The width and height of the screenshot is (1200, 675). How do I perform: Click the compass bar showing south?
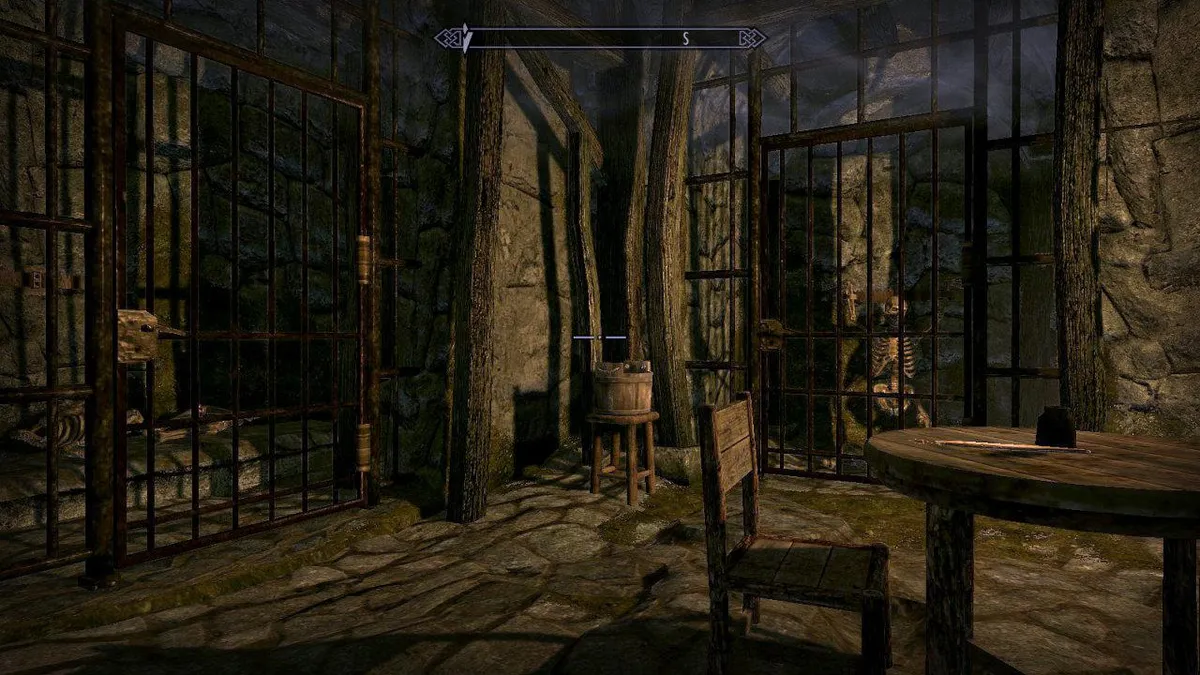tap(600, 39)
